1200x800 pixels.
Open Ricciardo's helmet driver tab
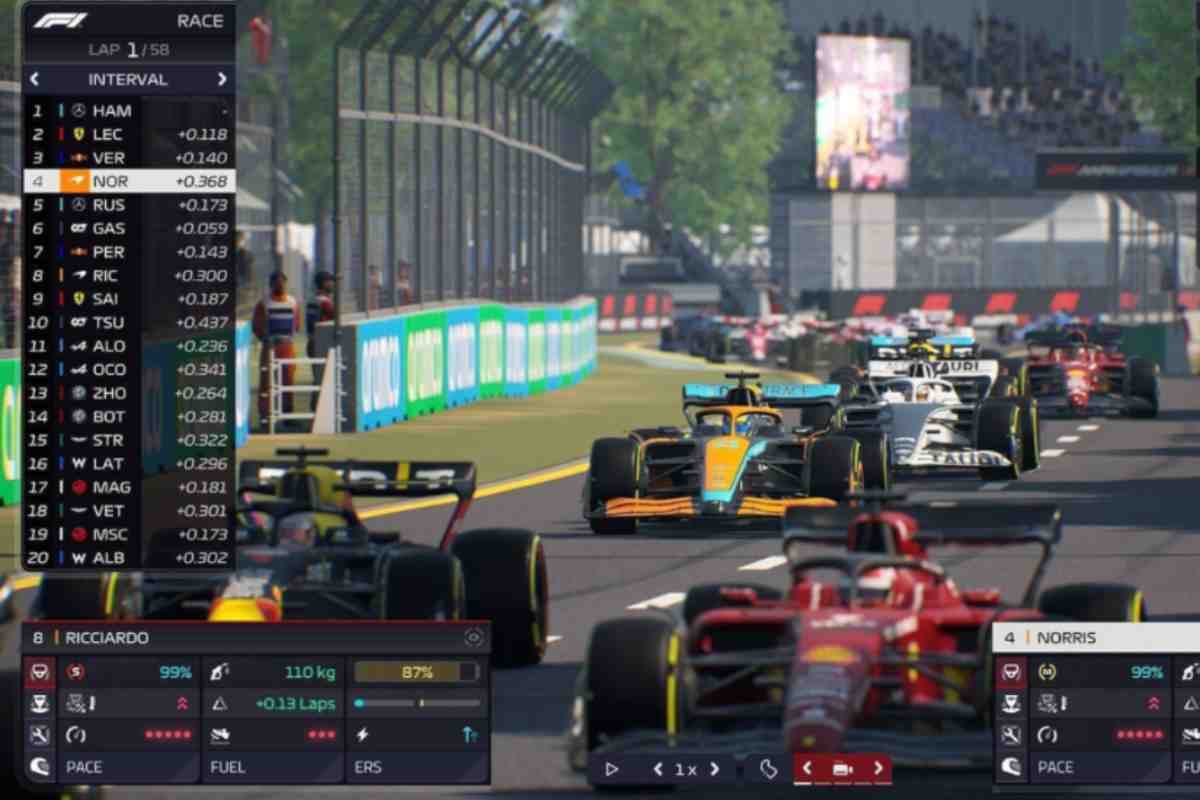coord(39,767)
